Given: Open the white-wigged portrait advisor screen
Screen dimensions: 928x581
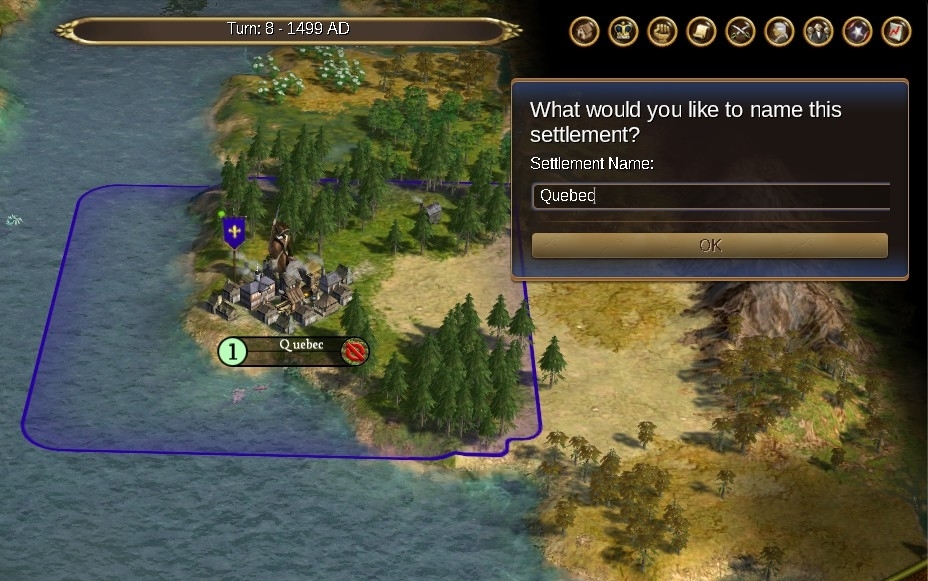Looking at the screenshot, I should (779, 31).
